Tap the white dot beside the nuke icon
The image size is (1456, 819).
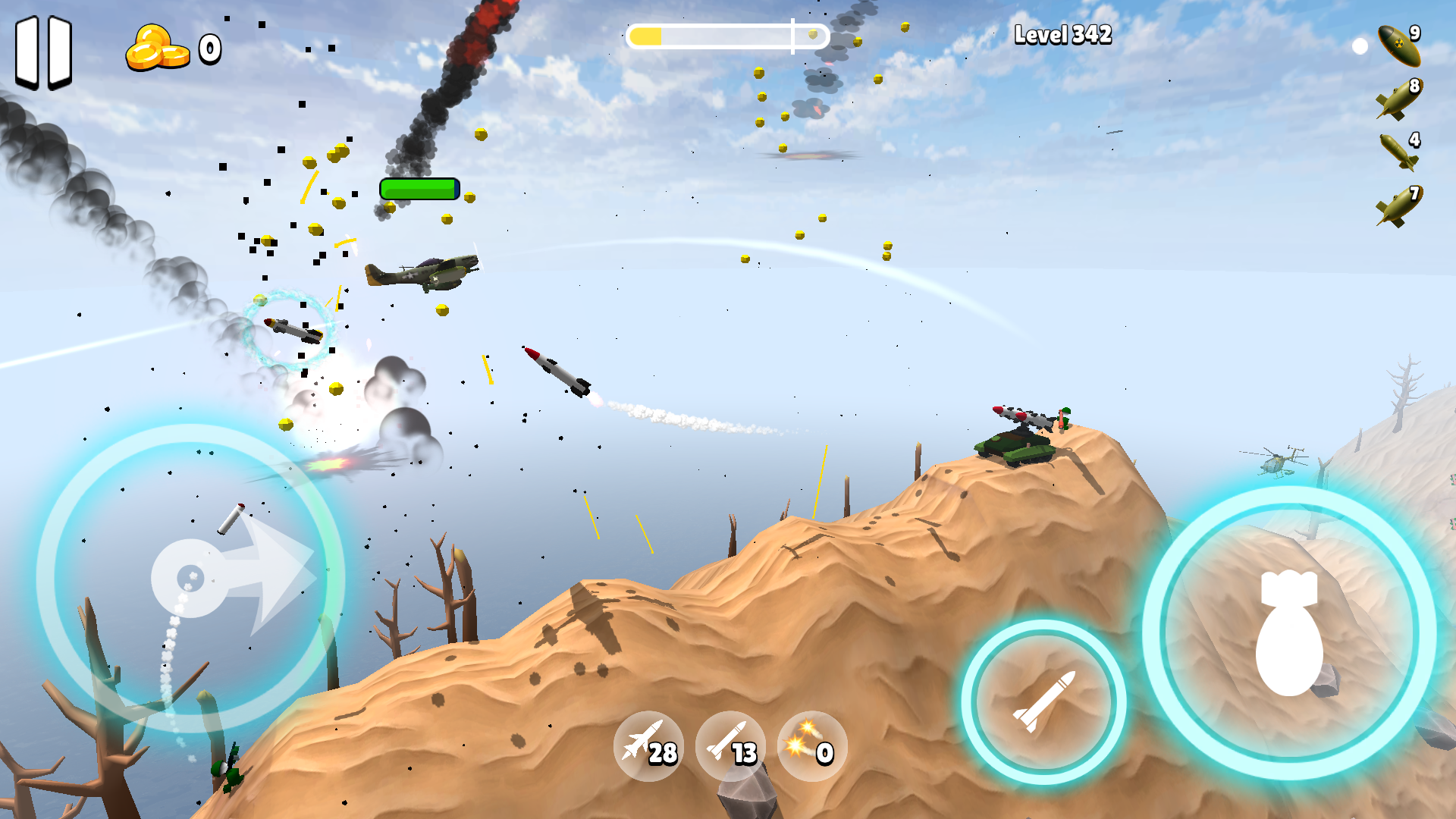click(x=1361, y=45)
